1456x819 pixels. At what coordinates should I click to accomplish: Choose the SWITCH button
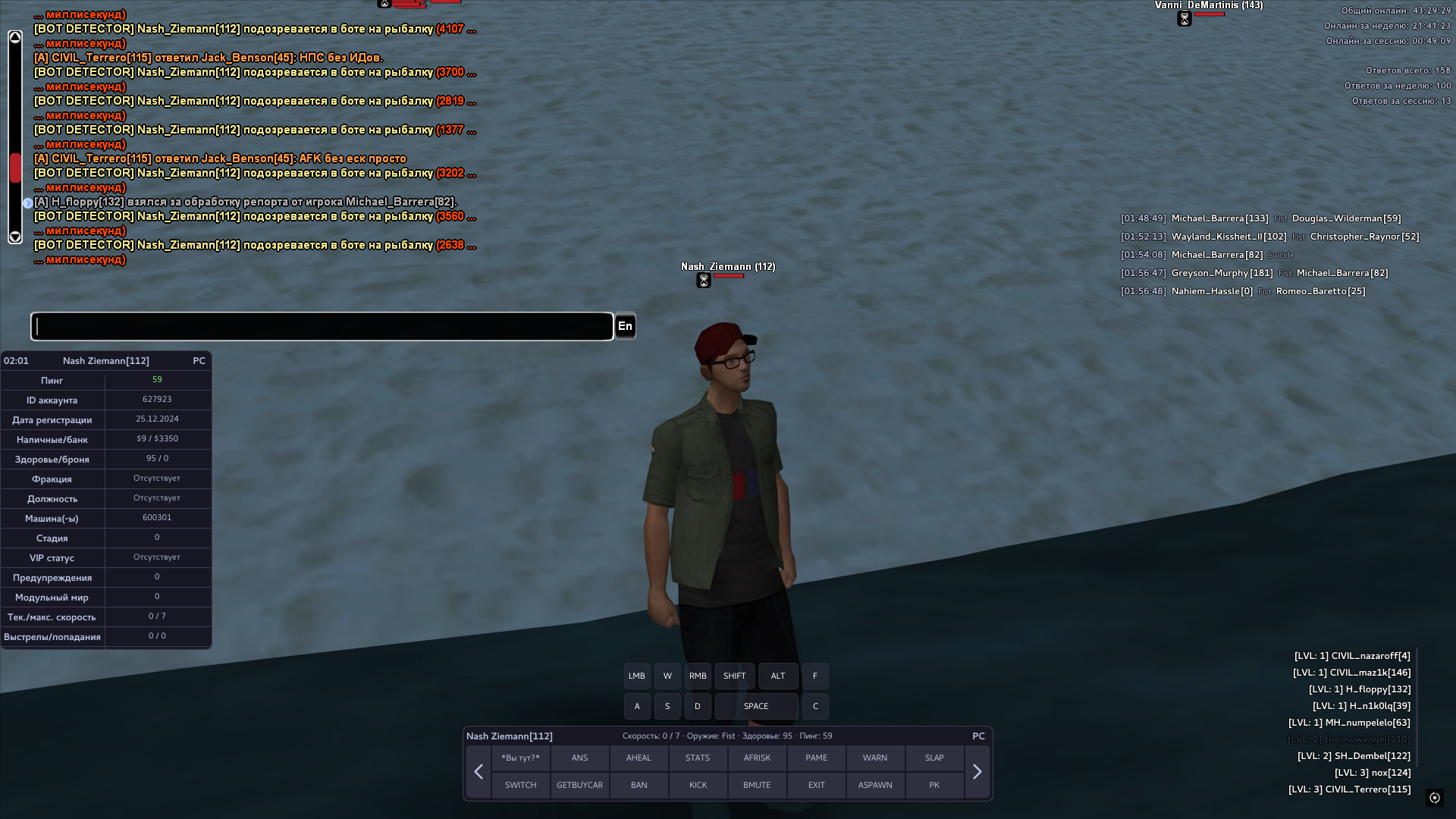point(520,785)
